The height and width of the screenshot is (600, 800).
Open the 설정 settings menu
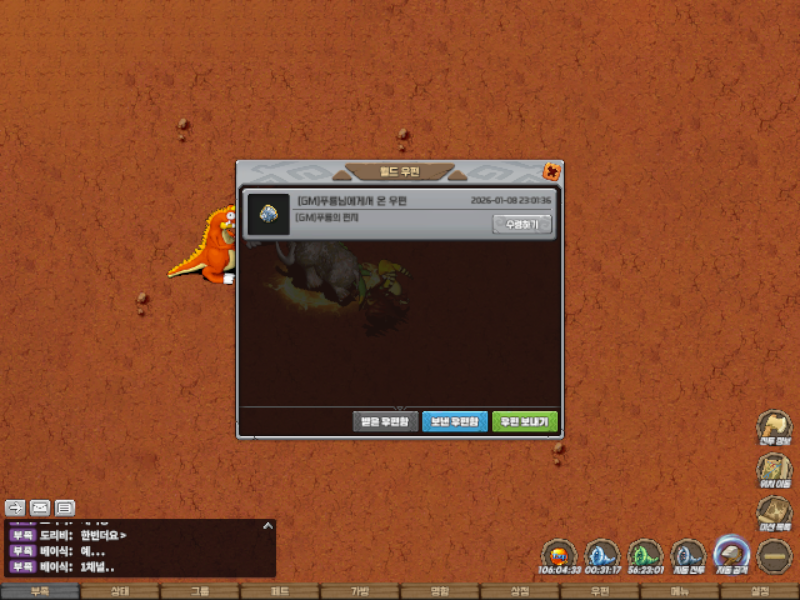coord(760,591)
